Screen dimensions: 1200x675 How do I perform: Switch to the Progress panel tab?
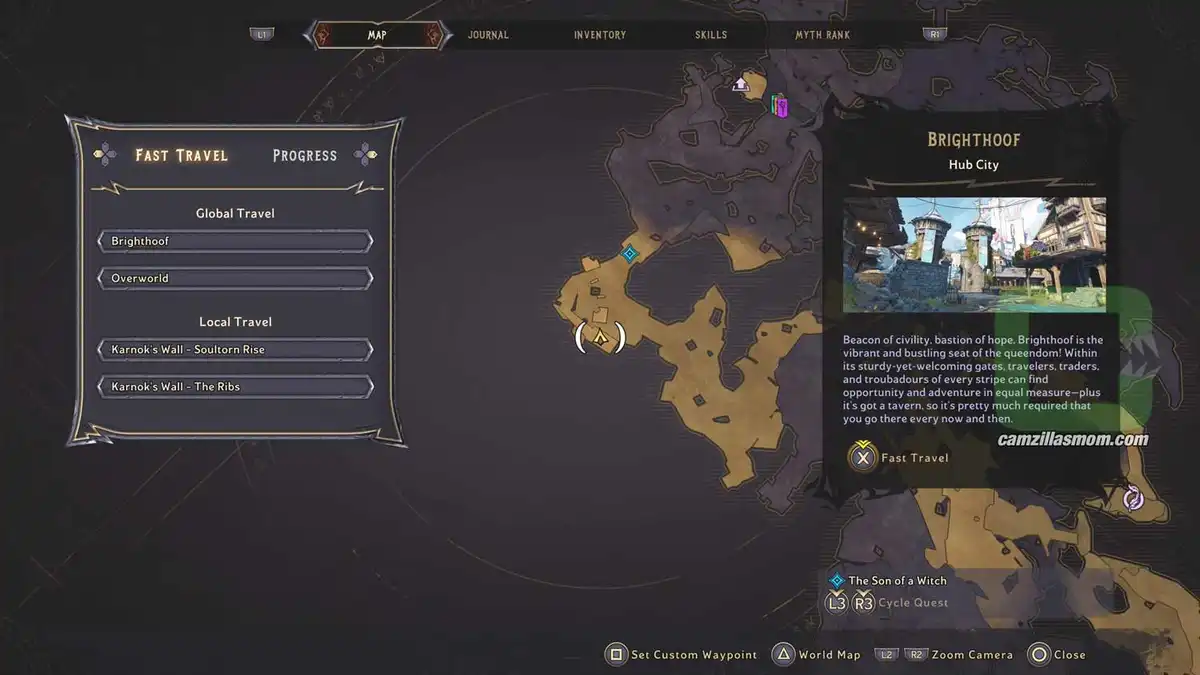[x=305, y=155]
